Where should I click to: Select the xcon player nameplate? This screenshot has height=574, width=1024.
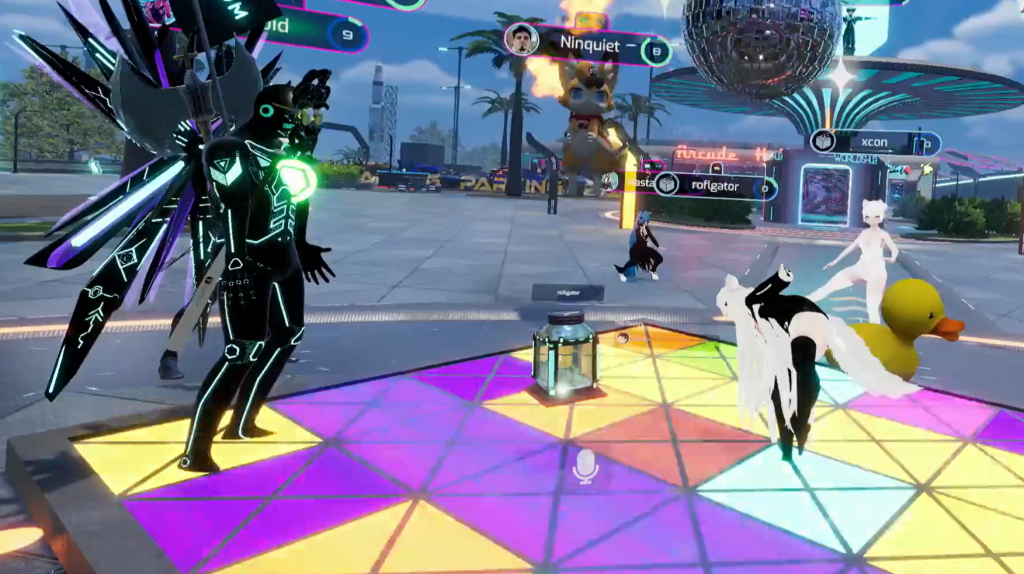tap(876, 142)
